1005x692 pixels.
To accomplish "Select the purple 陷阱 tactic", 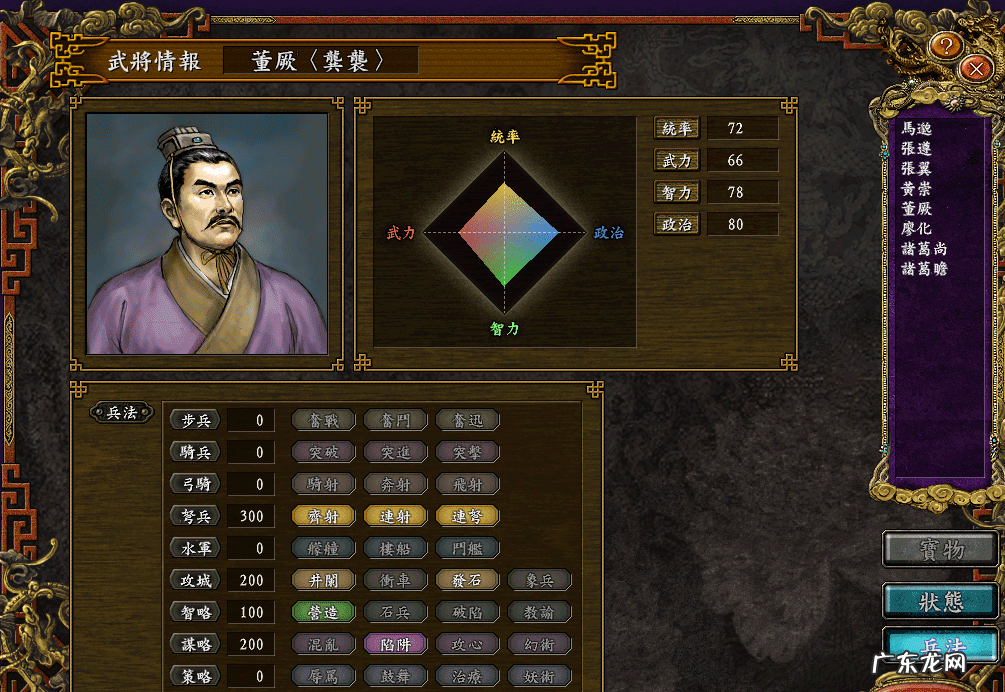I will [x=395, y=644].
